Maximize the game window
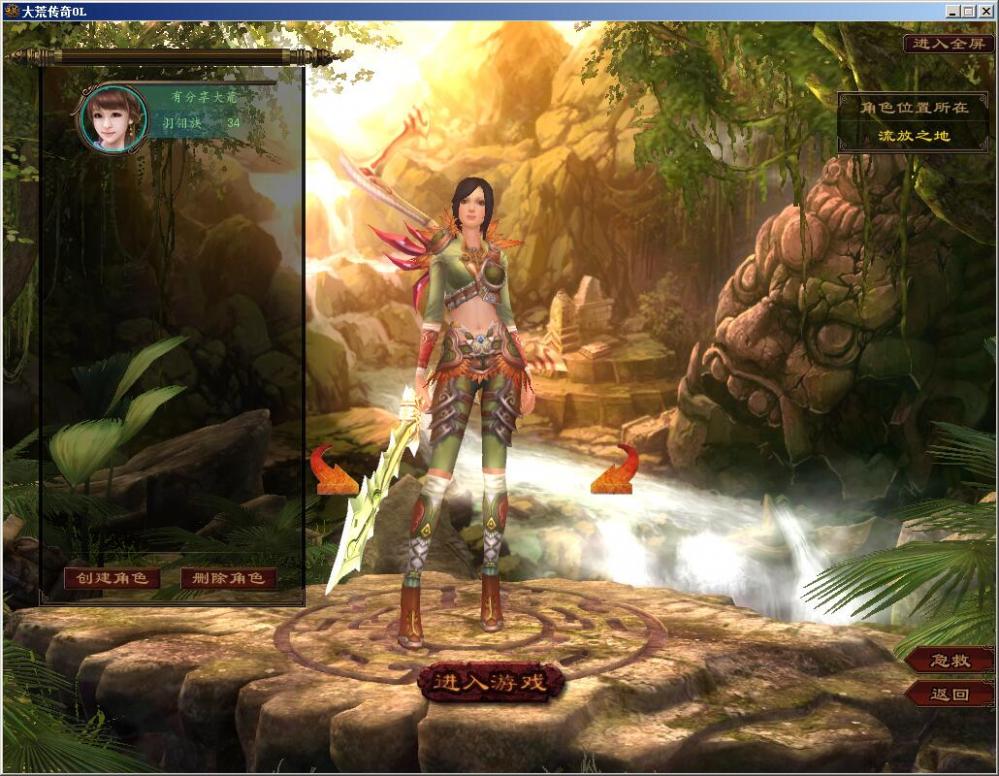The width and height of the screenshot is (999, 776). (x=968, y=11)
